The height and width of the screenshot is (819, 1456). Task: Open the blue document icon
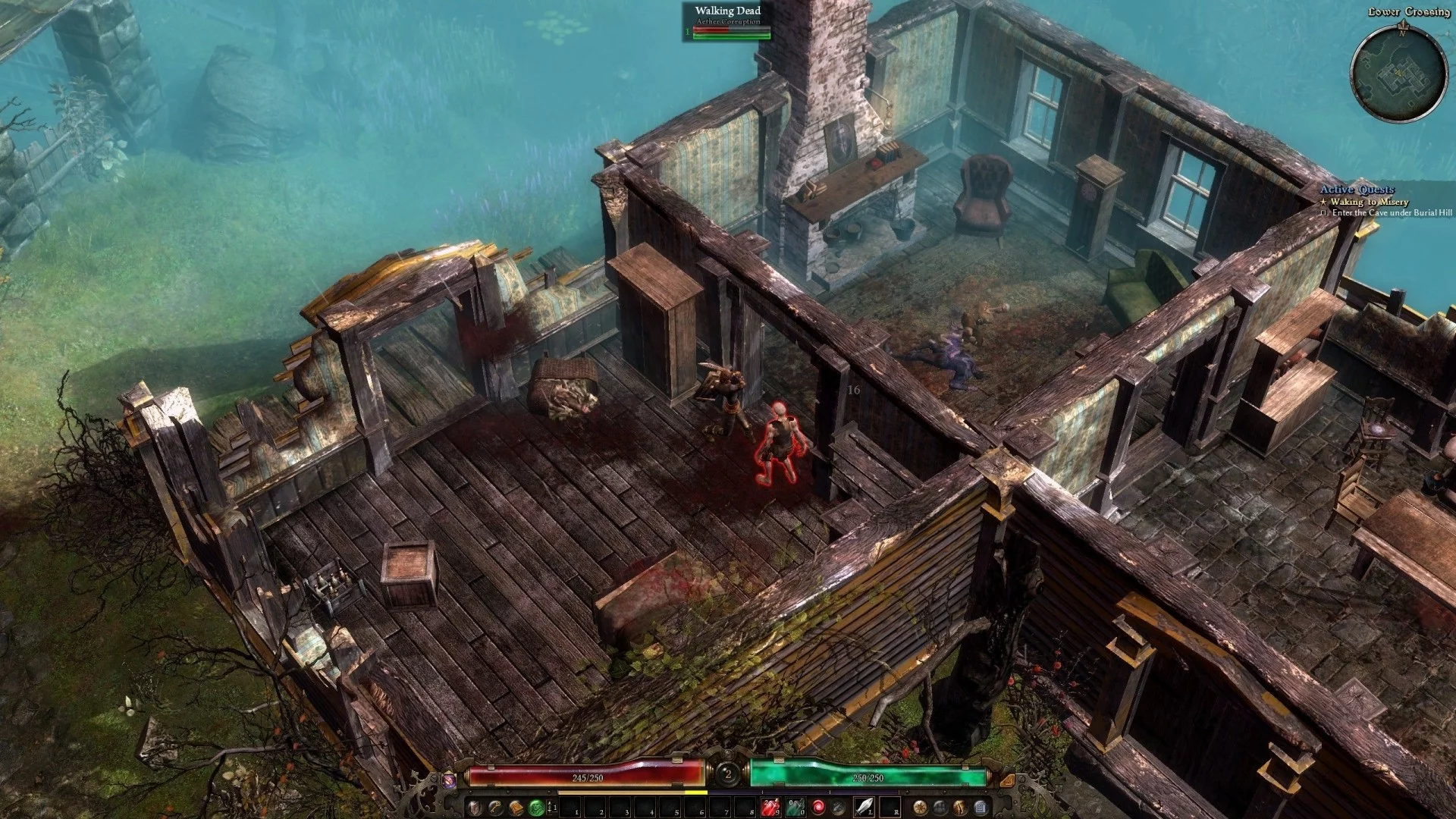(x=980, y=808)
